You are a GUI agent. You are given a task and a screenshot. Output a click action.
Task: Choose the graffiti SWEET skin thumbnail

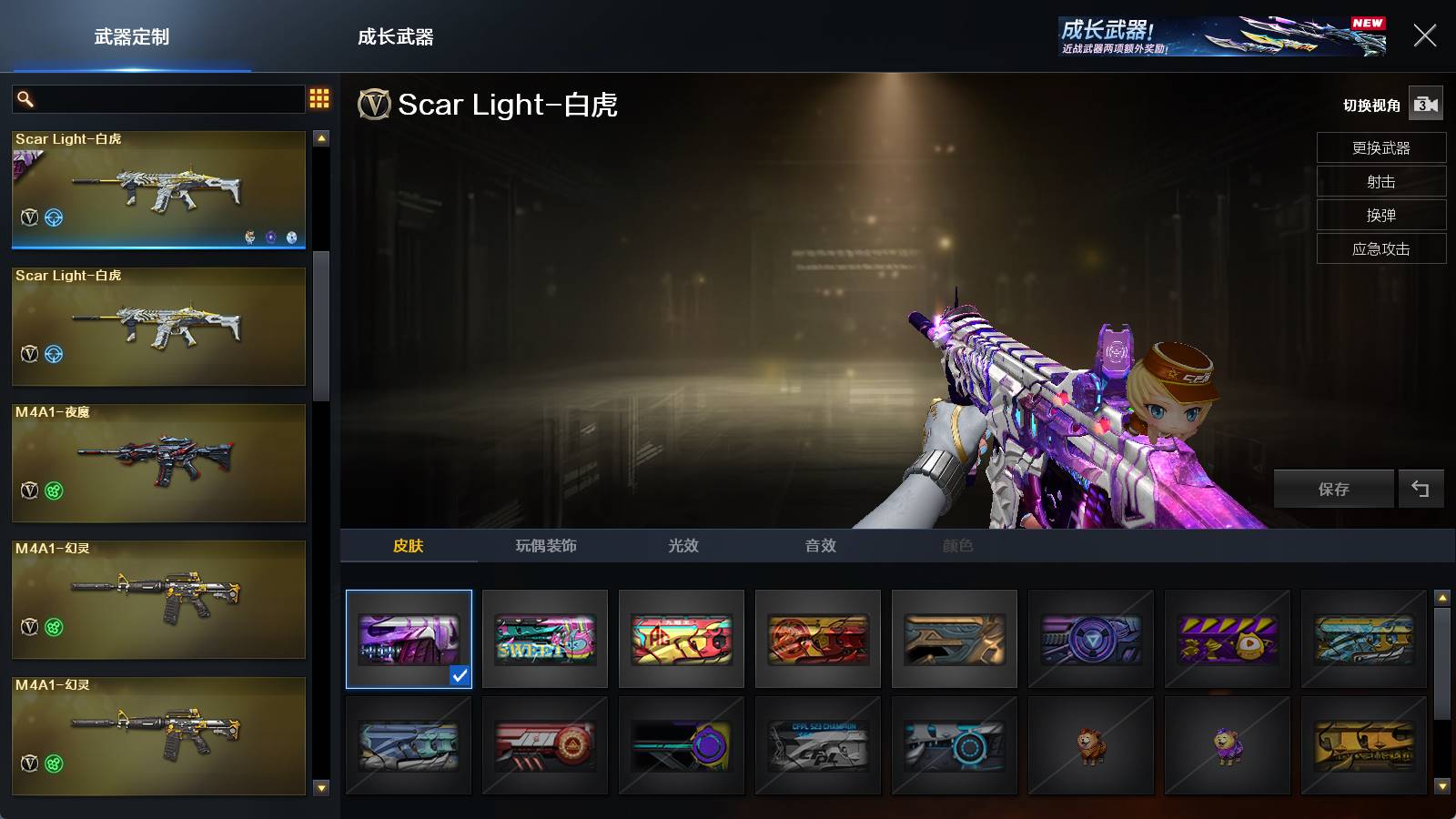(545, 639)
